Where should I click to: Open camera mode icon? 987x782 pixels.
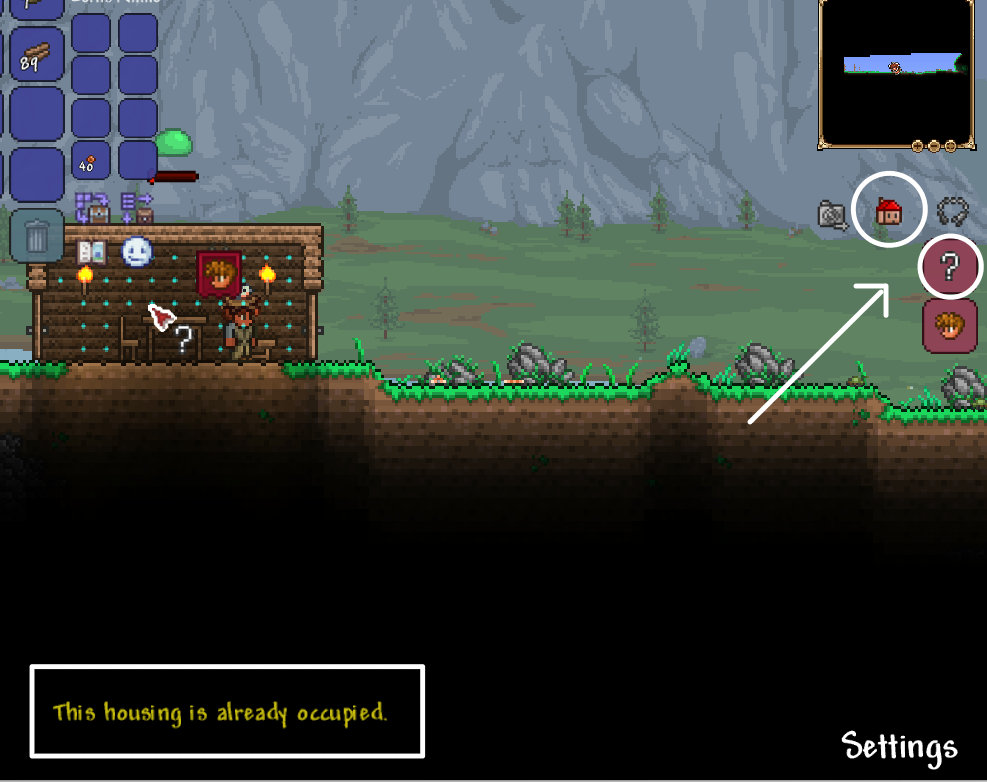pyautogui.click(x=832, y=213)
